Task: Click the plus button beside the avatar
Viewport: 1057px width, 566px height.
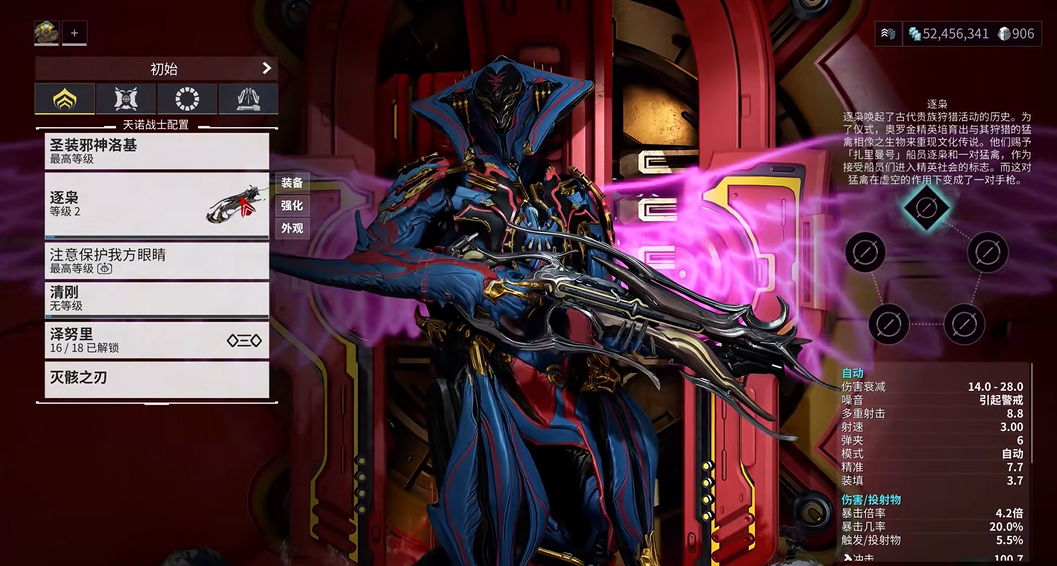Action: 74,33
